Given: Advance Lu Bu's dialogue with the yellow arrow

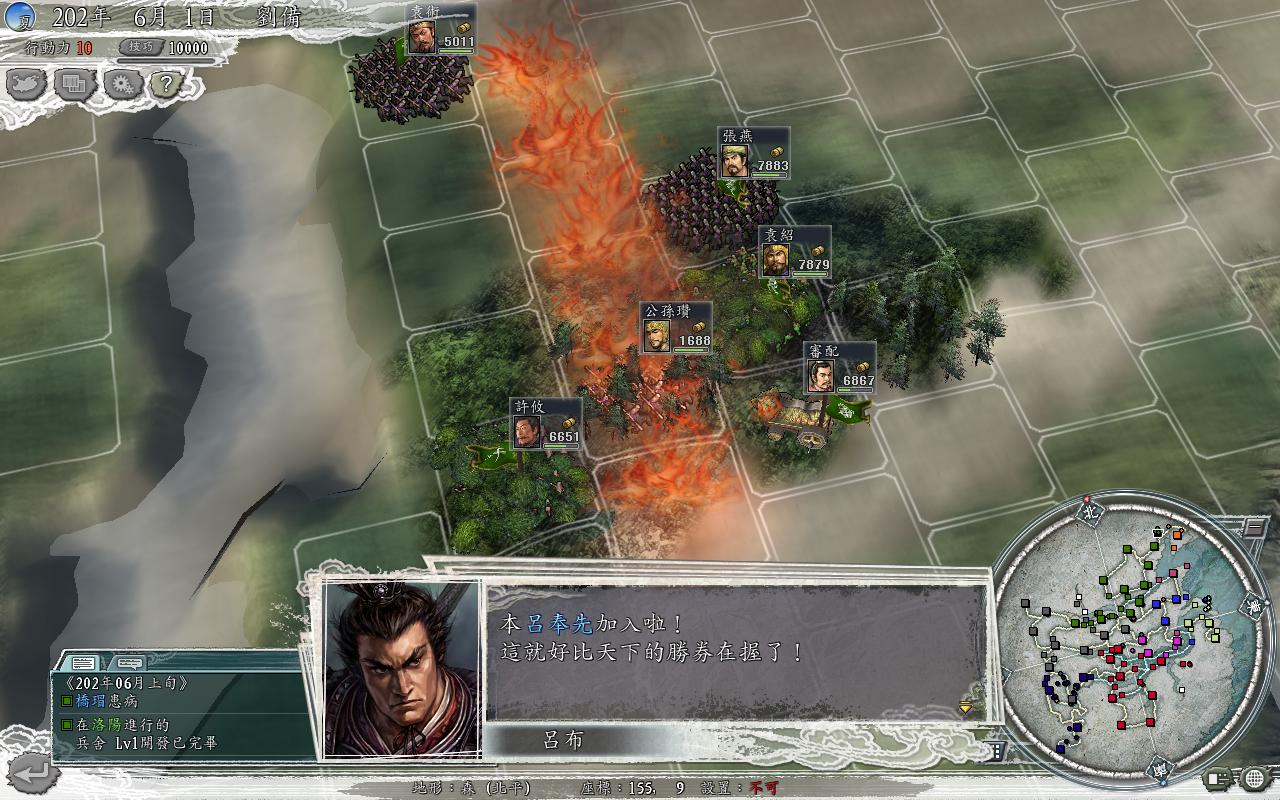Looking at the screenshot, I should 965,708.
